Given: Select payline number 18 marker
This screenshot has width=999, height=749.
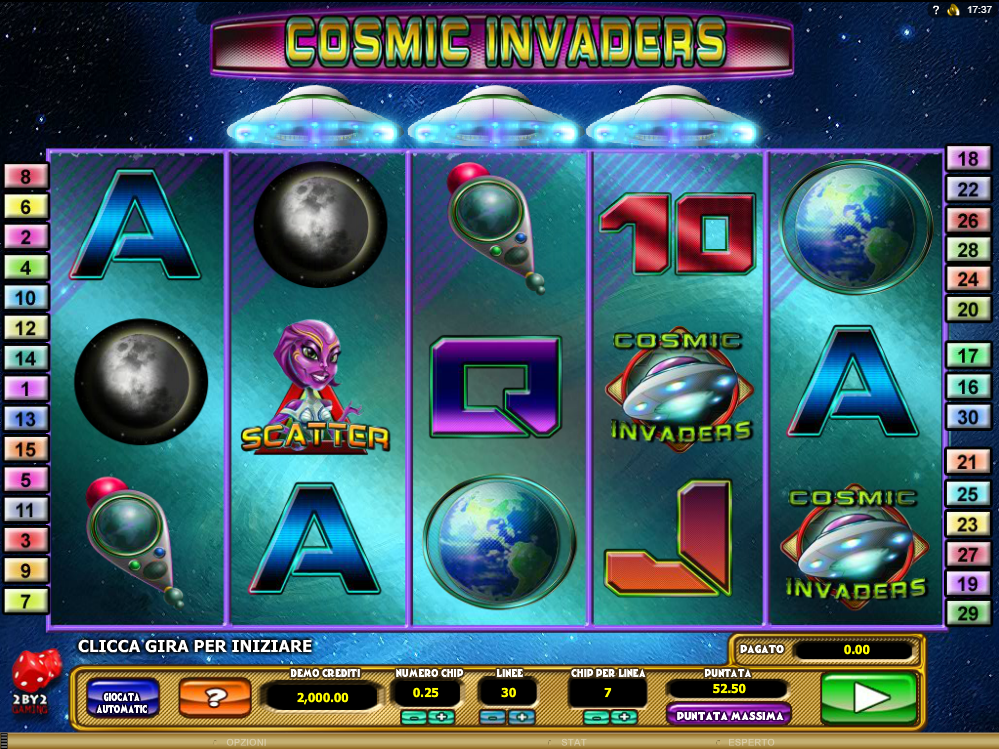Looking at the screenshot, I should (x=968, y=159).
